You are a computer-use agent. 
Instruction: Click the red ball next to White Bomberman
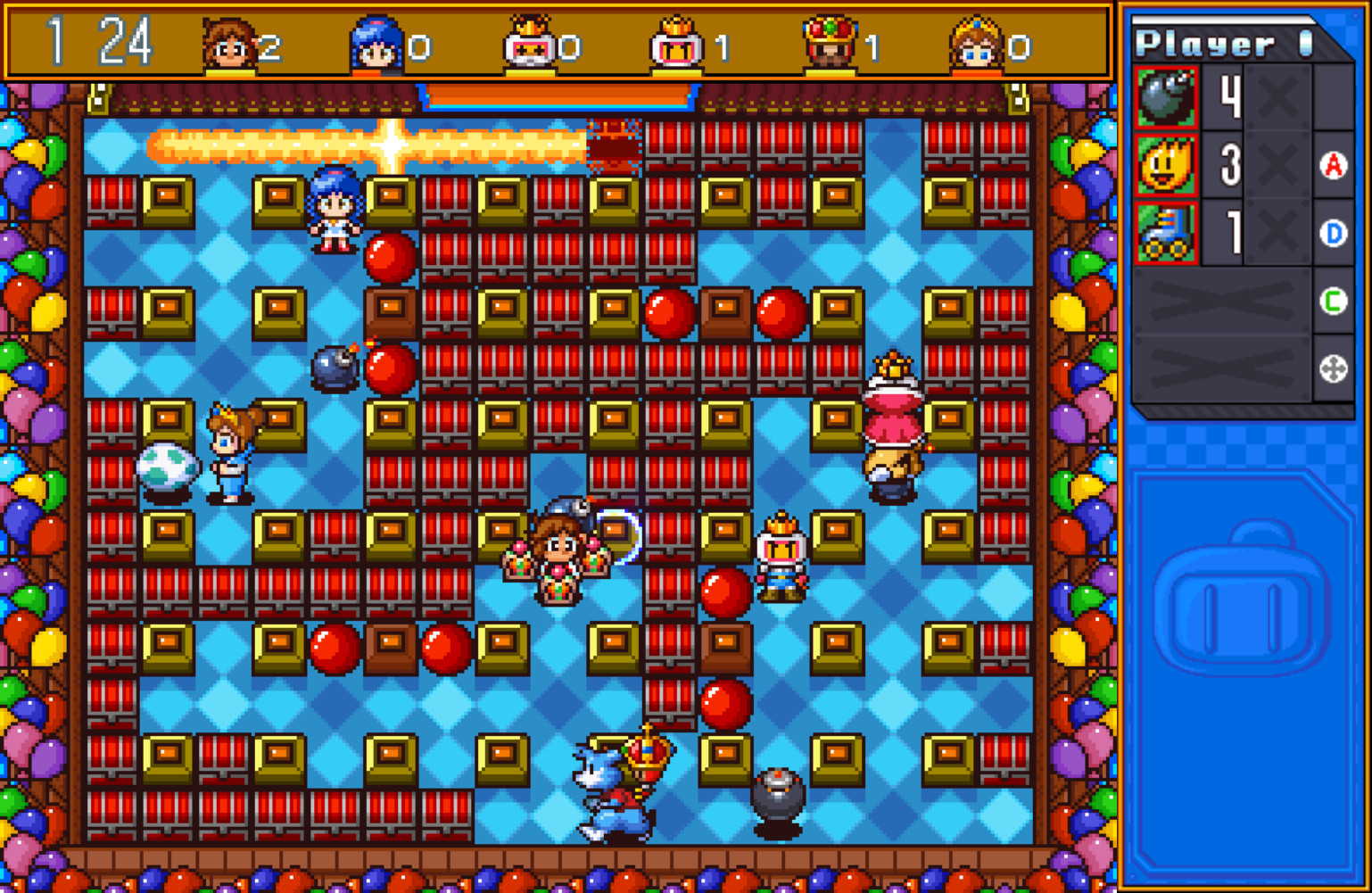(723, 593)
